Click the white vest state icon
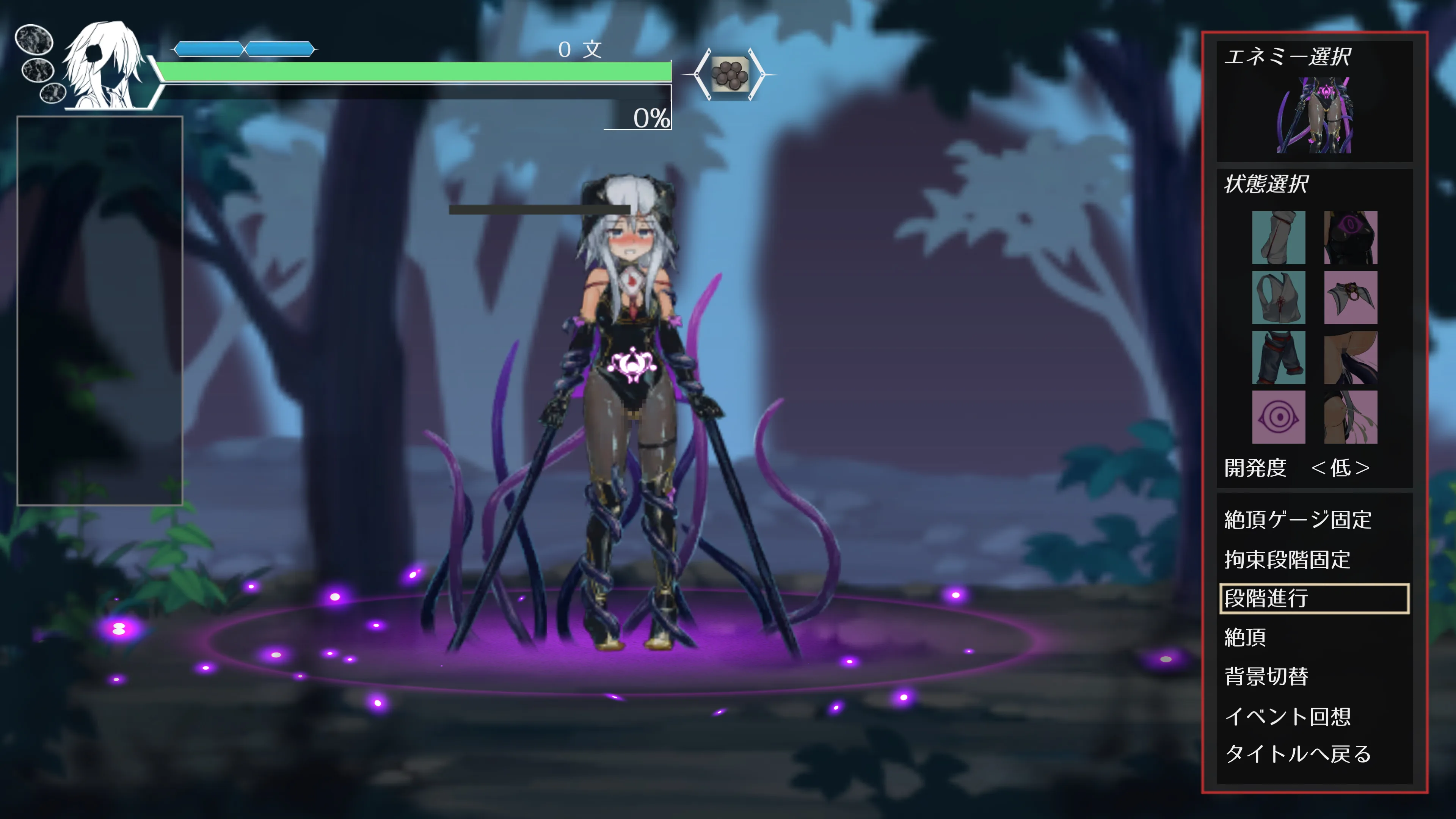 (x=1279, y=298)
